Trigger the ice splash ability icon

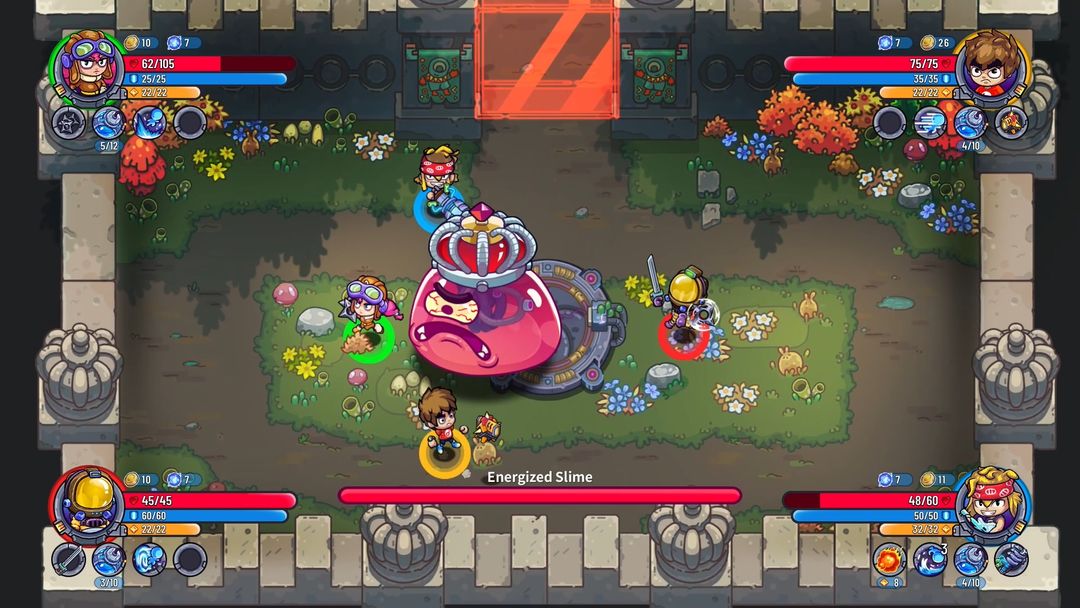149,123
